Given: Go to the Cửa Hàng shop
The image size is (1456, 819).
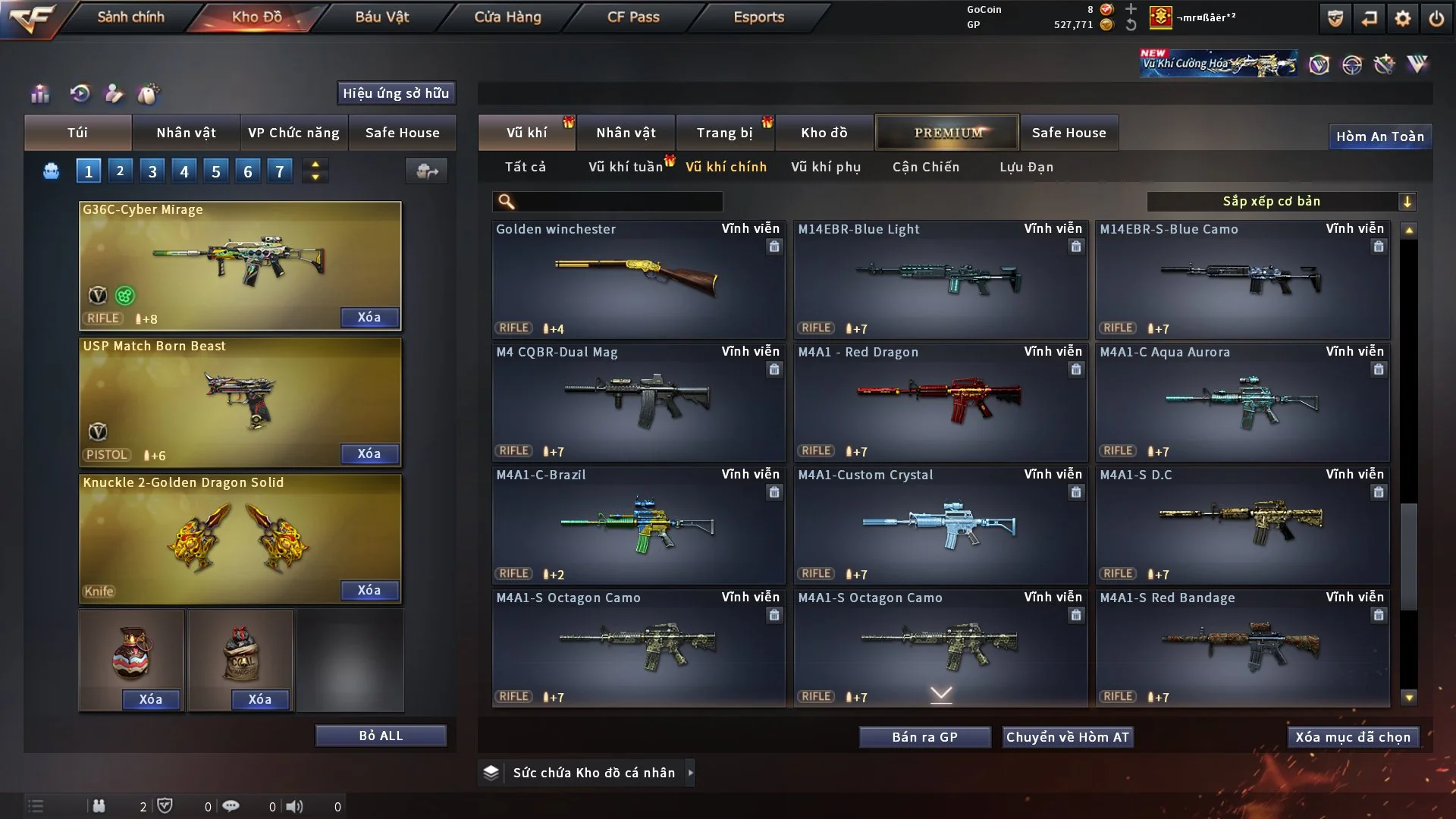Looking at the screenshot, I should pyautogui.click(x=507, y=17).
